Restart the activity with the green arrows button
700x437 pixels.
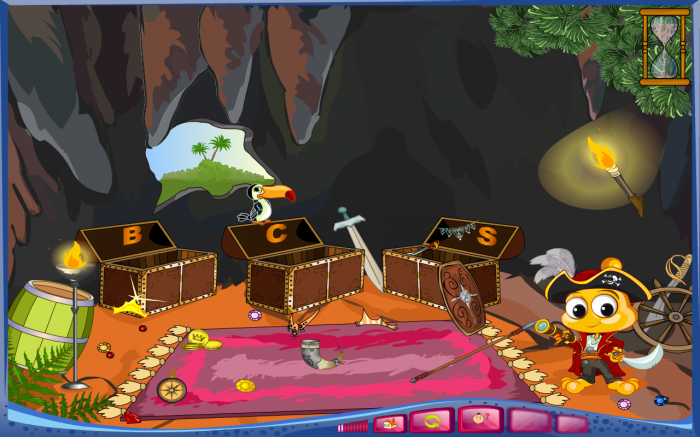point(432,422)
